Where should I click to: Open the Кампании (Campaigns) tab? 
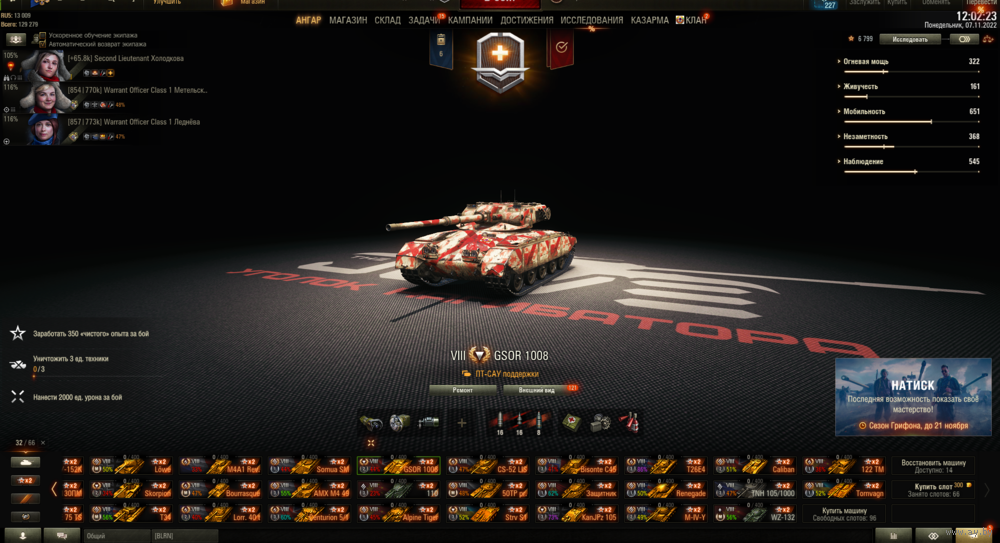coord(470,20)
